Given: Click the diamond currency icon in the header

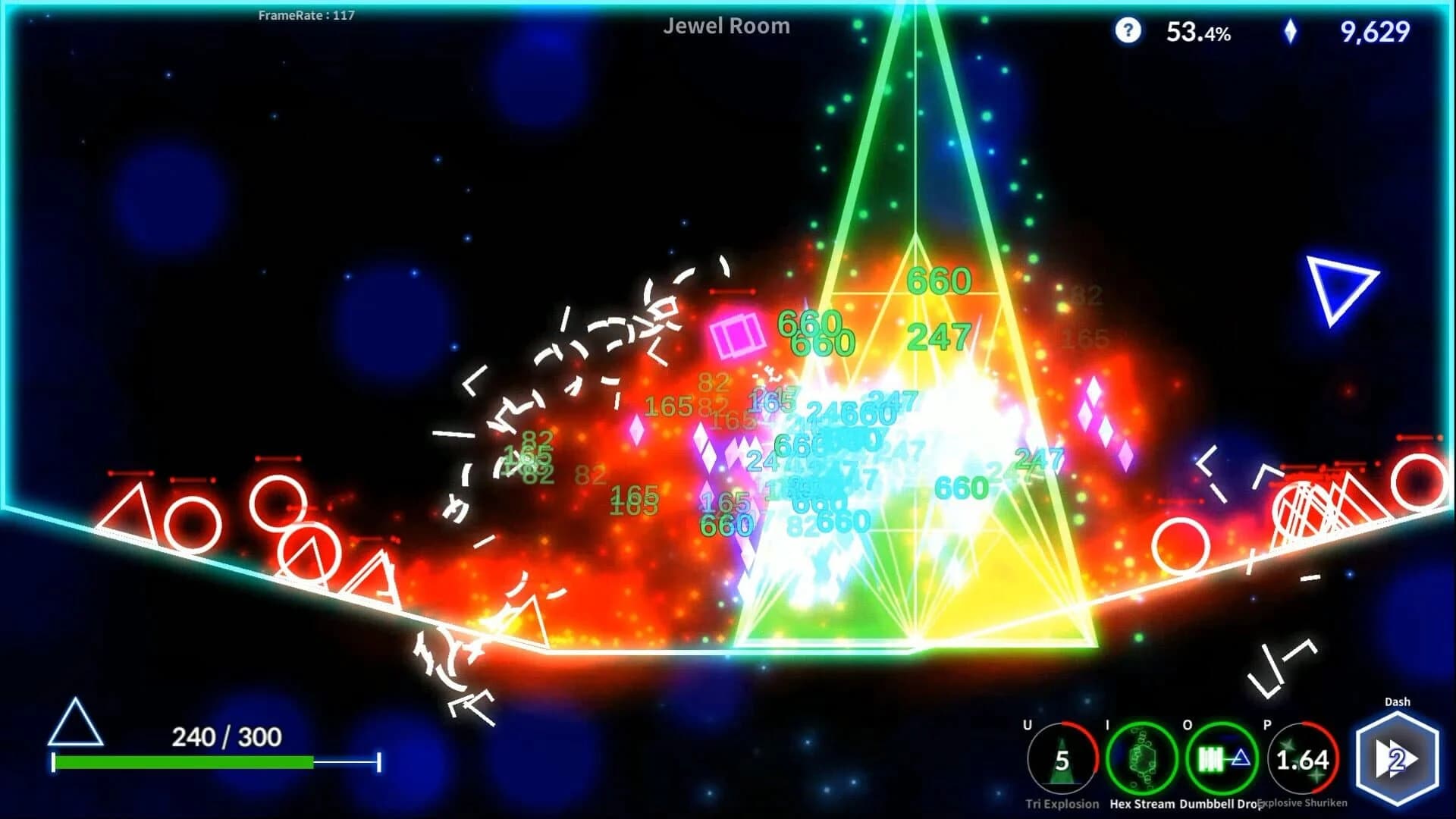Looking at the screenshot, I should (x=1291, y=32).
